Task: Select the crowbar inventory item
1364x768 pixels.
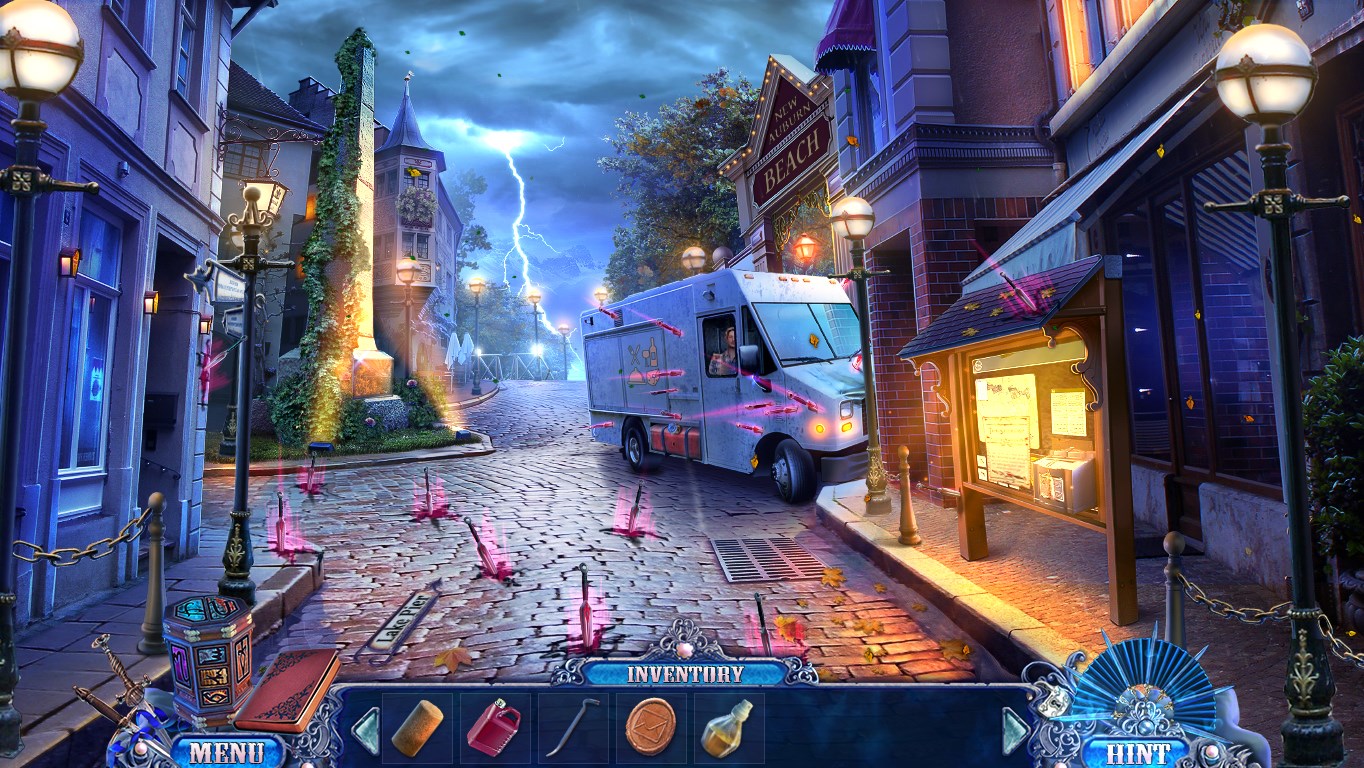Action: 572,727
